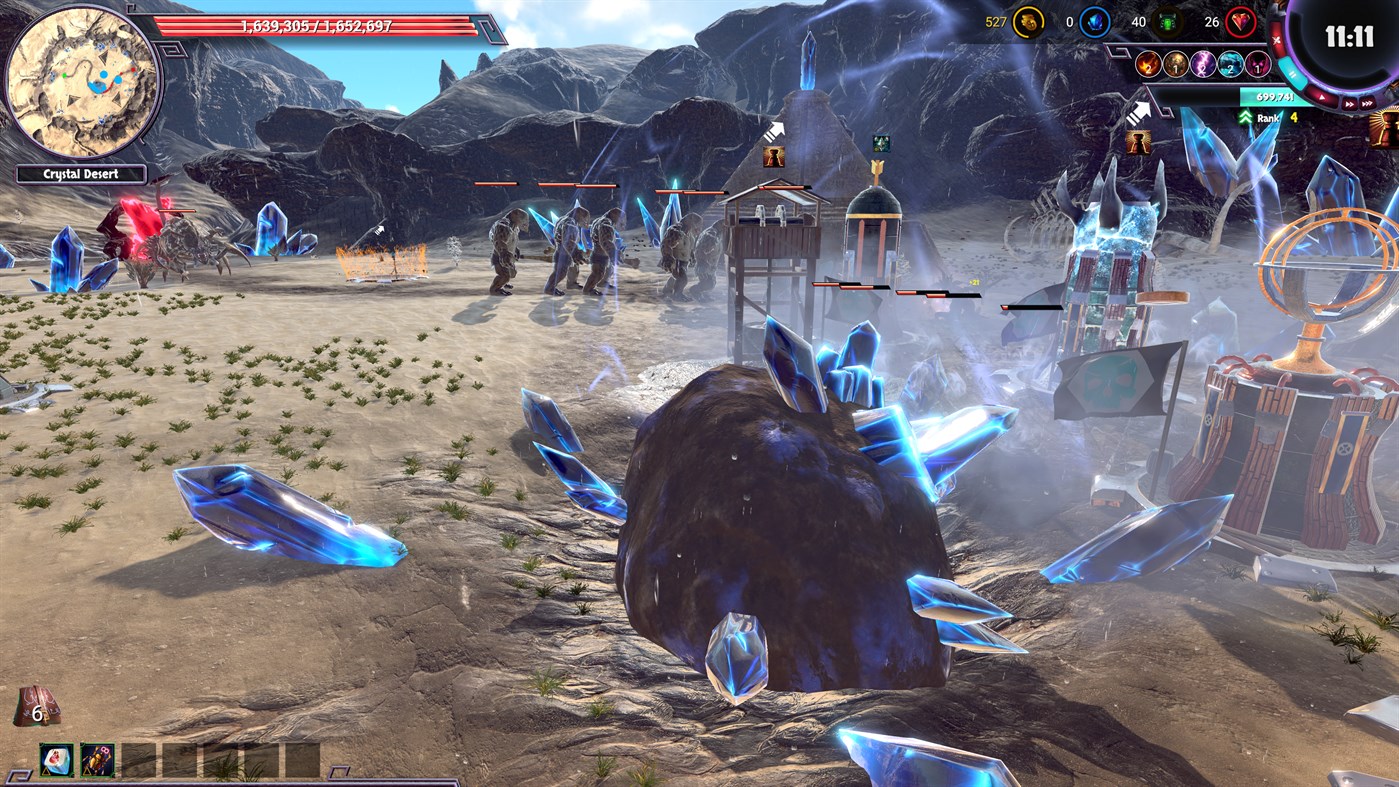Click the X button on the clock ring

[1276, 42]
